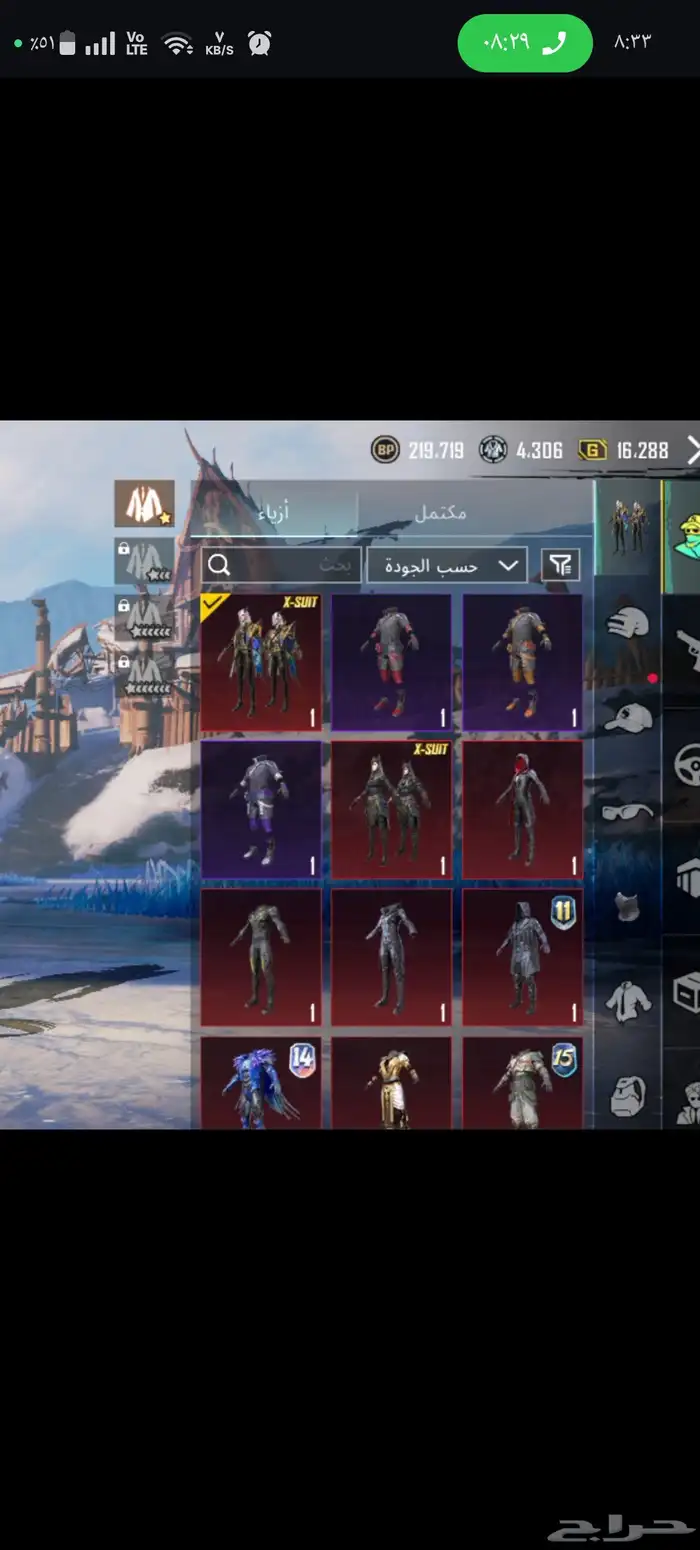Select the outfit with badge 15

(522, 1082)
